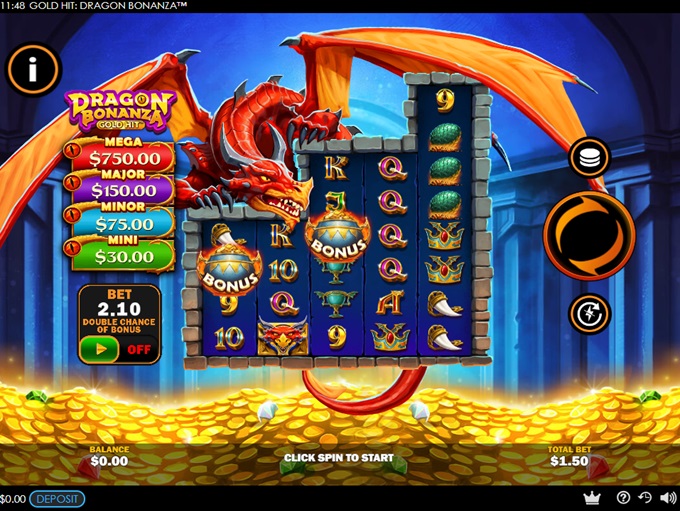Open the help question mark

pyautogui.click(x=624, y=498)
